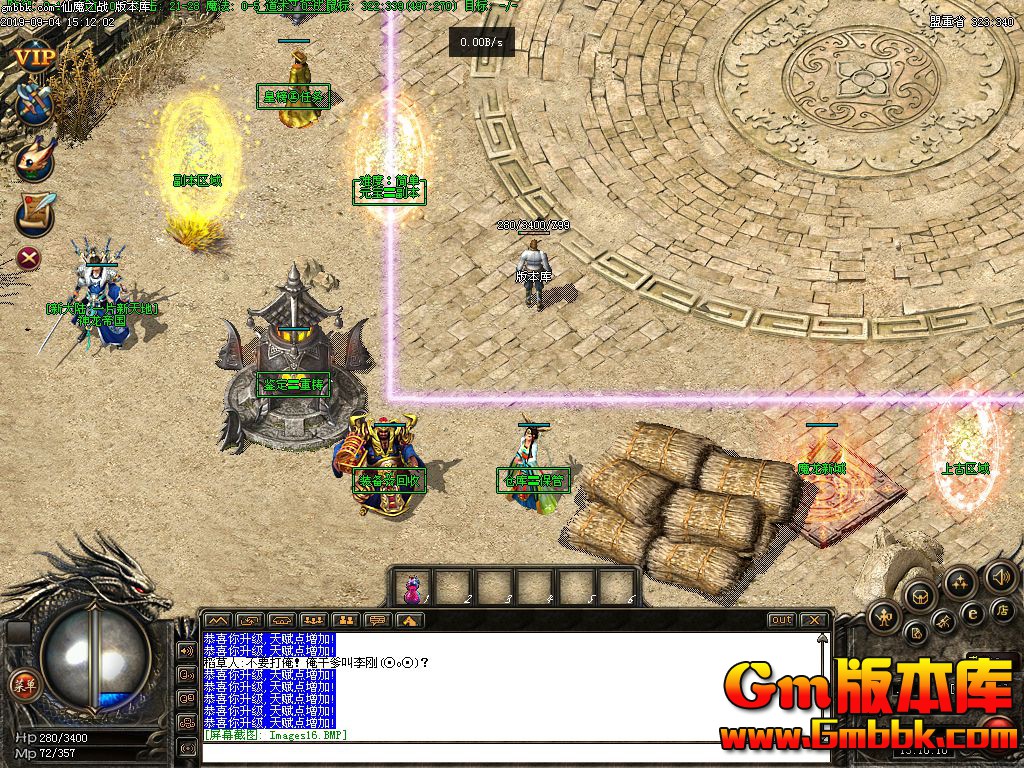Hide the side icons with the red X

(x=31, y=259)
